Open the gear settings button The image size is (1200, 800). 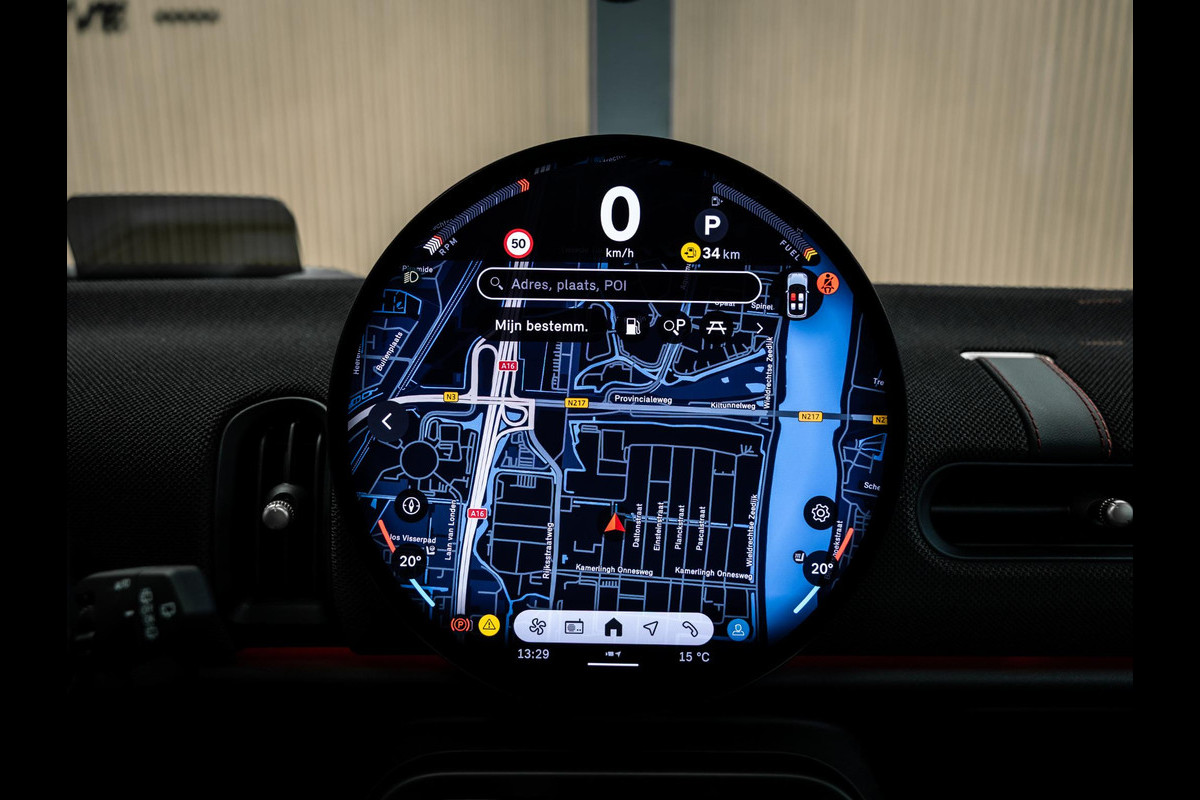click(820, 513)
